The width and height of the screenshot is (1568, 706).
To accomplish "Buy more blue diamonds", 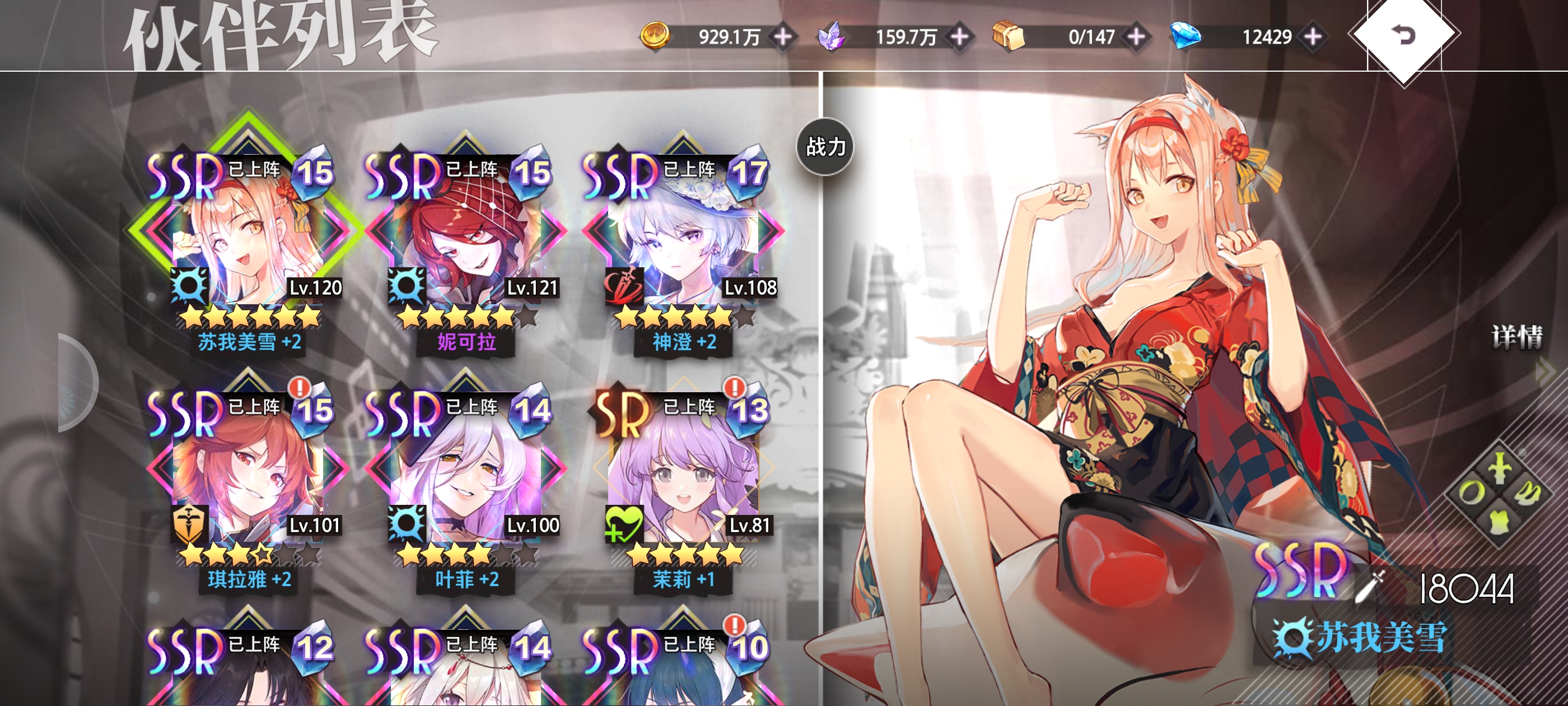I will (1313, 36).
